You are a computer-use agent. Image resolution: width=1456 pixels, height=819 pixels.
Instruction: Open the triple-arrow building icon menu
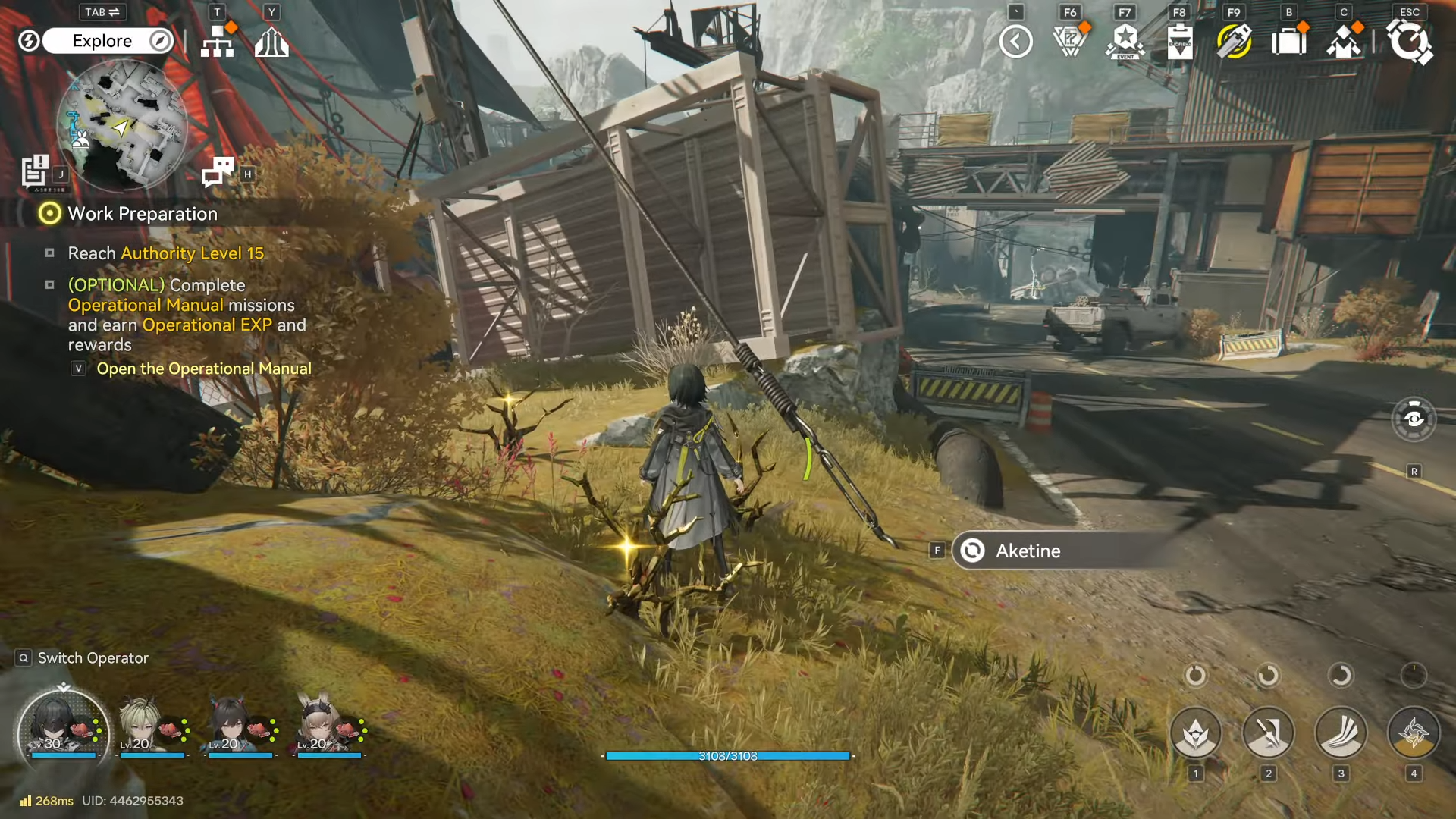(271, 42)
